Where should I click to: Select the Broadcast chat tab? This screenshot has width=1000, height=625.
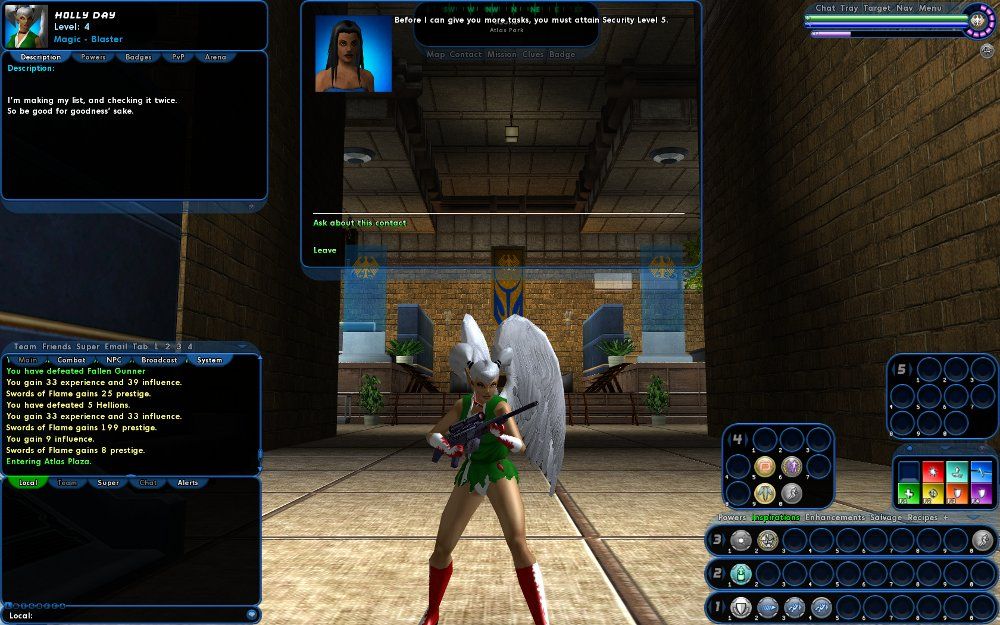tap(159, 360)
